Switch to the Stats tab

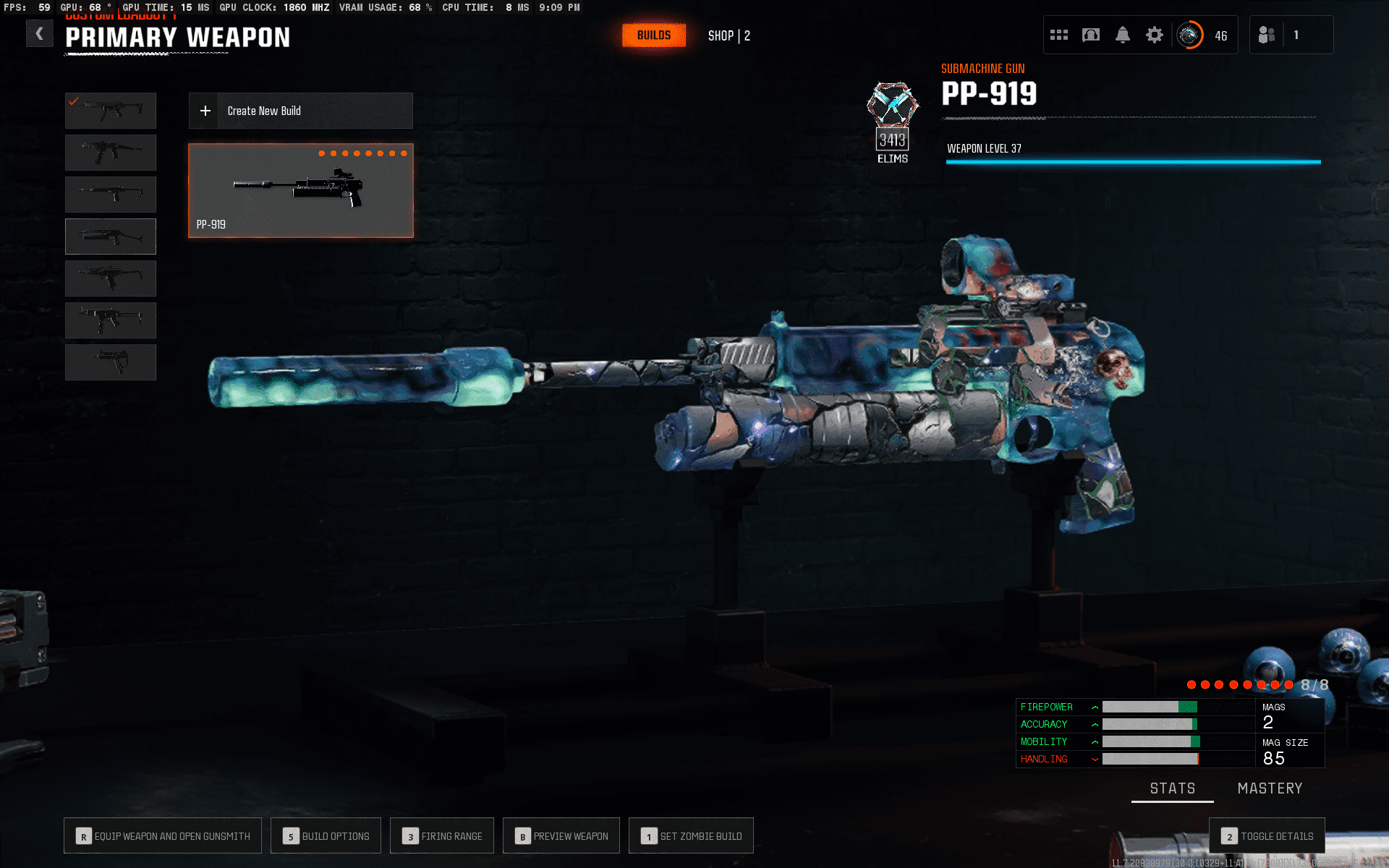[x=1173, y=788]
